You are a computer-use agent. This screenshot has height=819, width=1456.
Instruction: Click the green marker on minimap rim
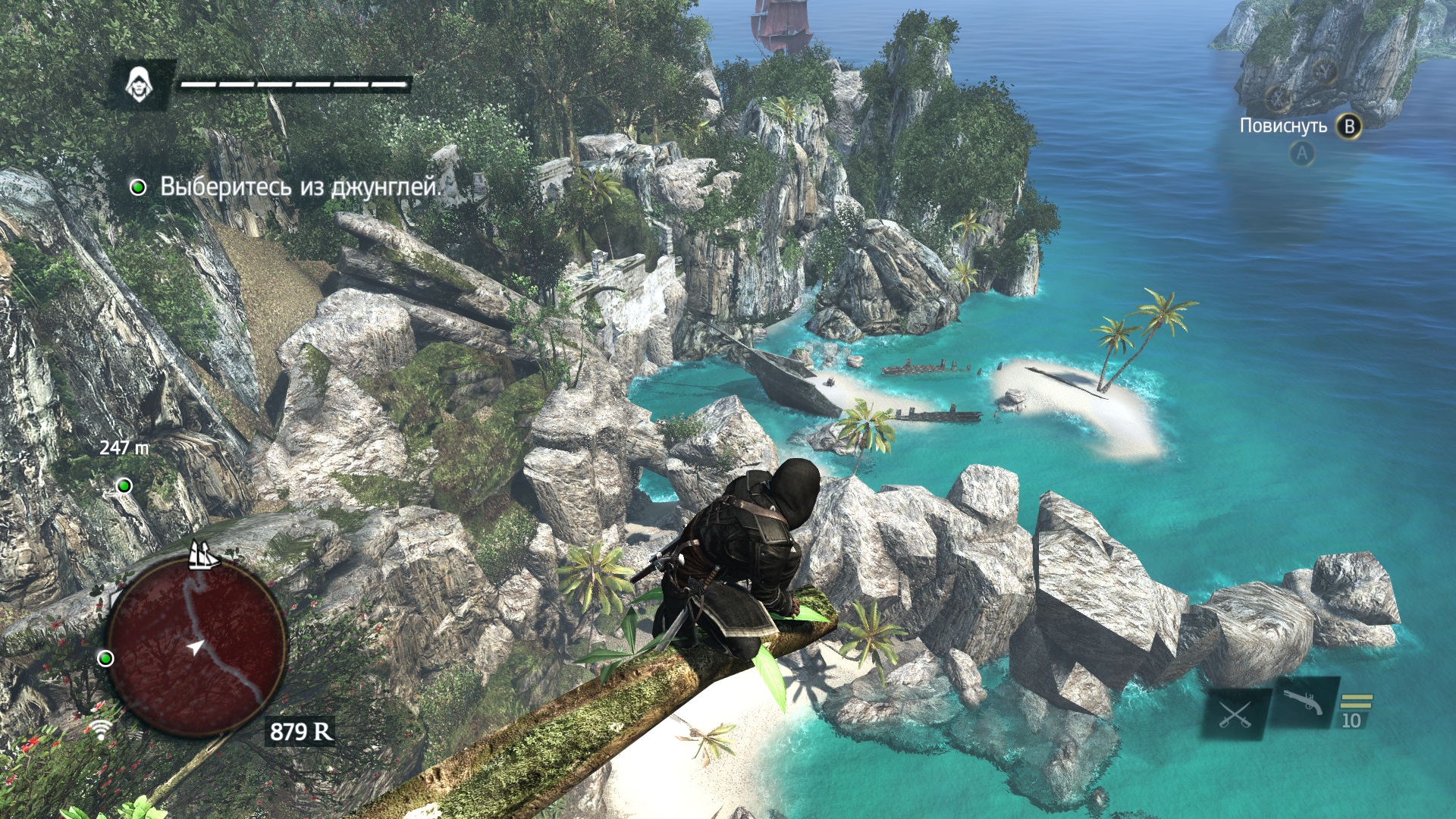[x=106, y=658]
